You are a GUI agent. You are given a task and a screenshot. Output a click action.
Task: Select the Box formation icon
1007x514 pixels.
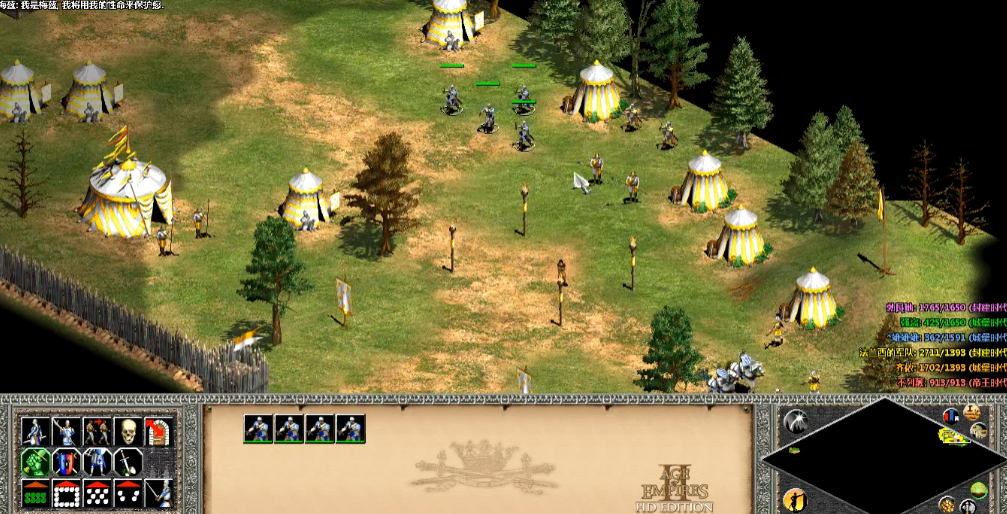pos(67,493)
